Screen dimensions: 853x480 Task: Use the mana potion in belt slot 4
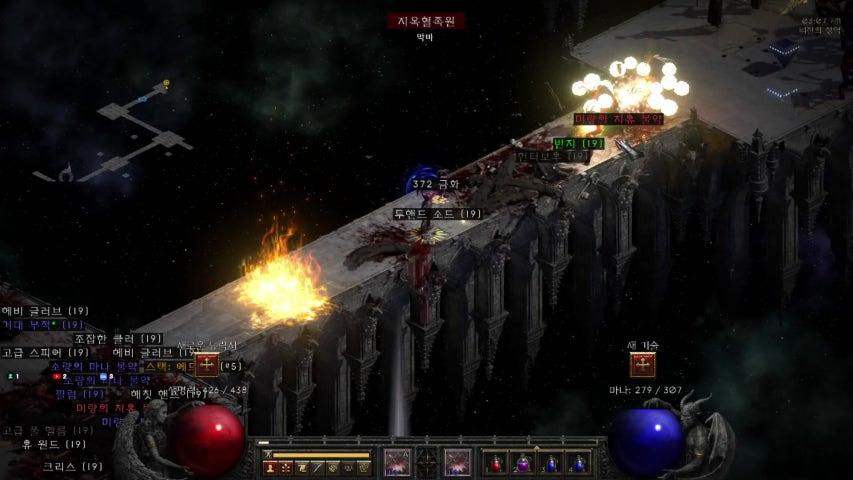click(x=578, y=463)
